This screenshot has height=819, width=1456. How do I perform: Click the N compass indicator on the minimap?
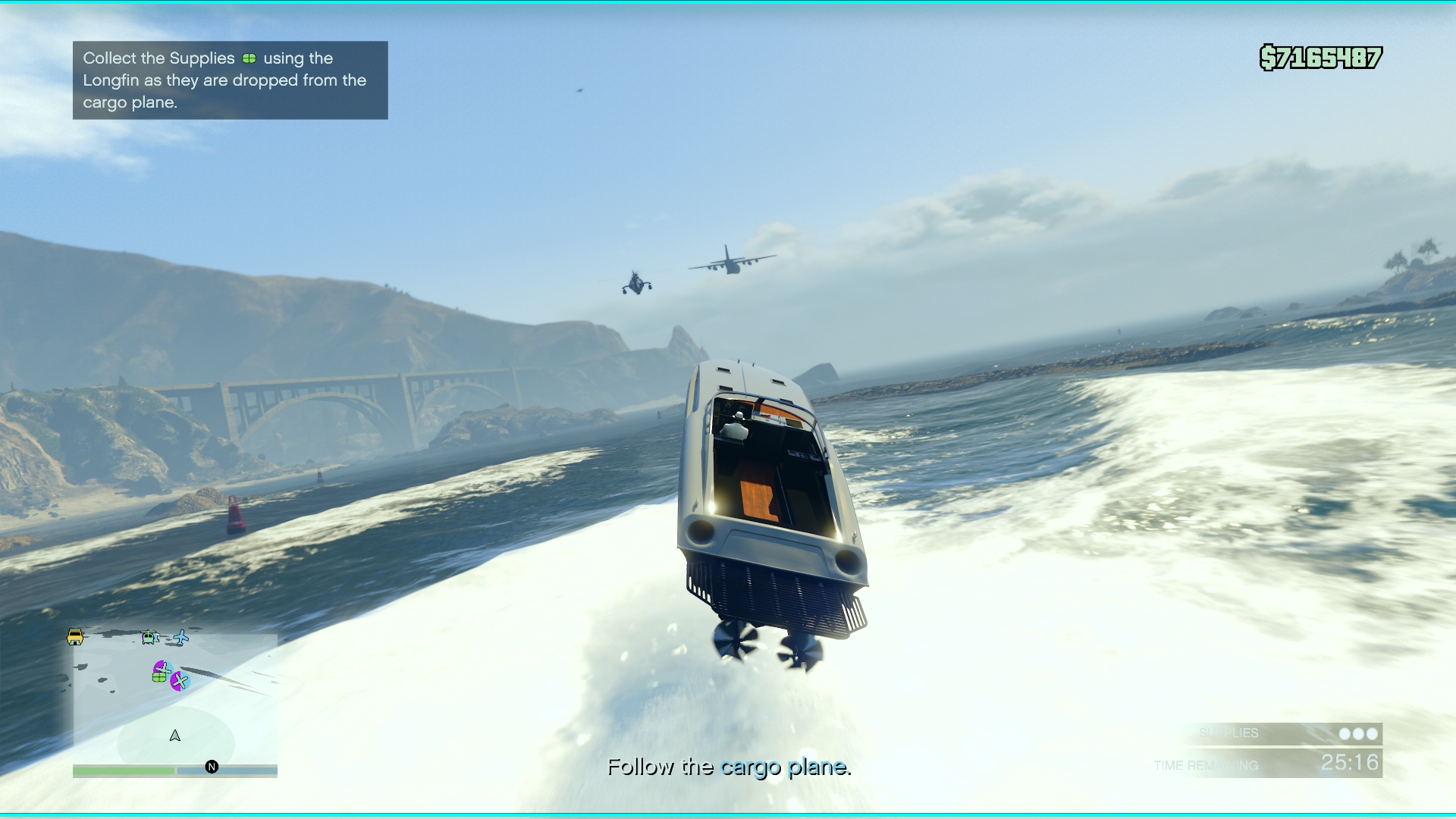pos(211,767)
